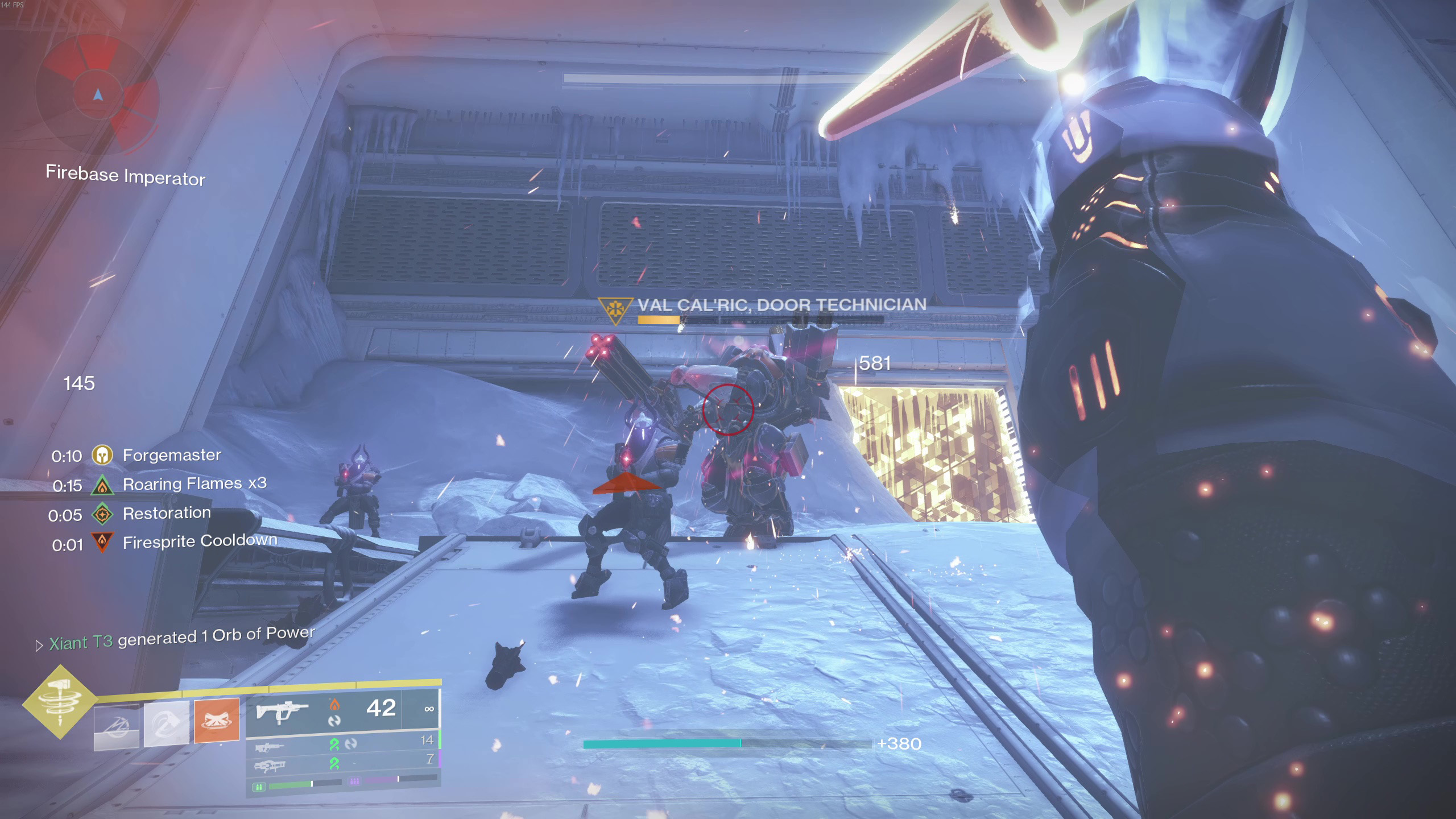The width and height of the screenshot is (1456, 819).
Task: Click the radar in the corner
Action: click(x=98, y=95)
